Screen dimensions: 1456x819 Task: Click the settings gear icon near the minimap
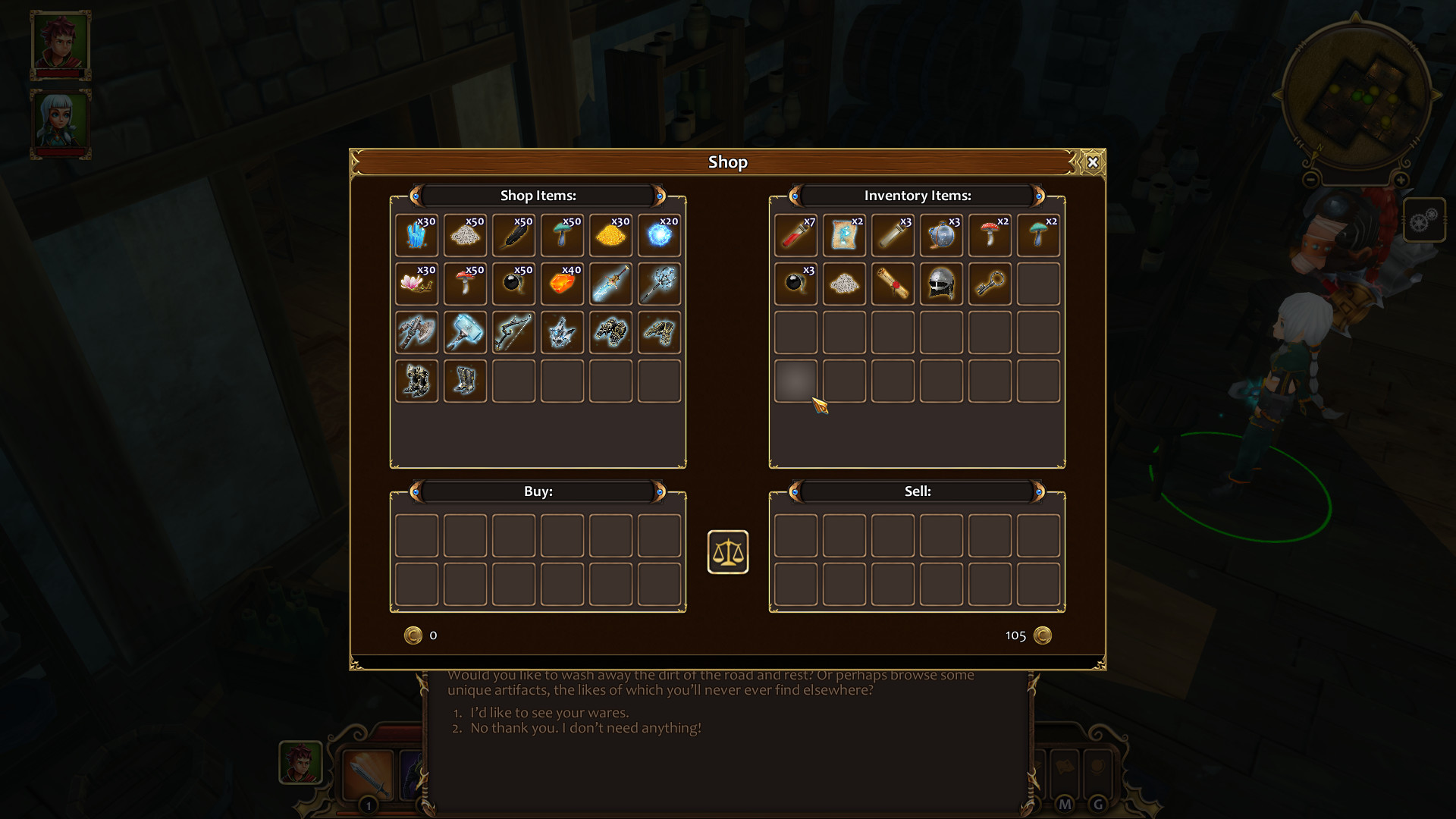tap(1424, 221)
